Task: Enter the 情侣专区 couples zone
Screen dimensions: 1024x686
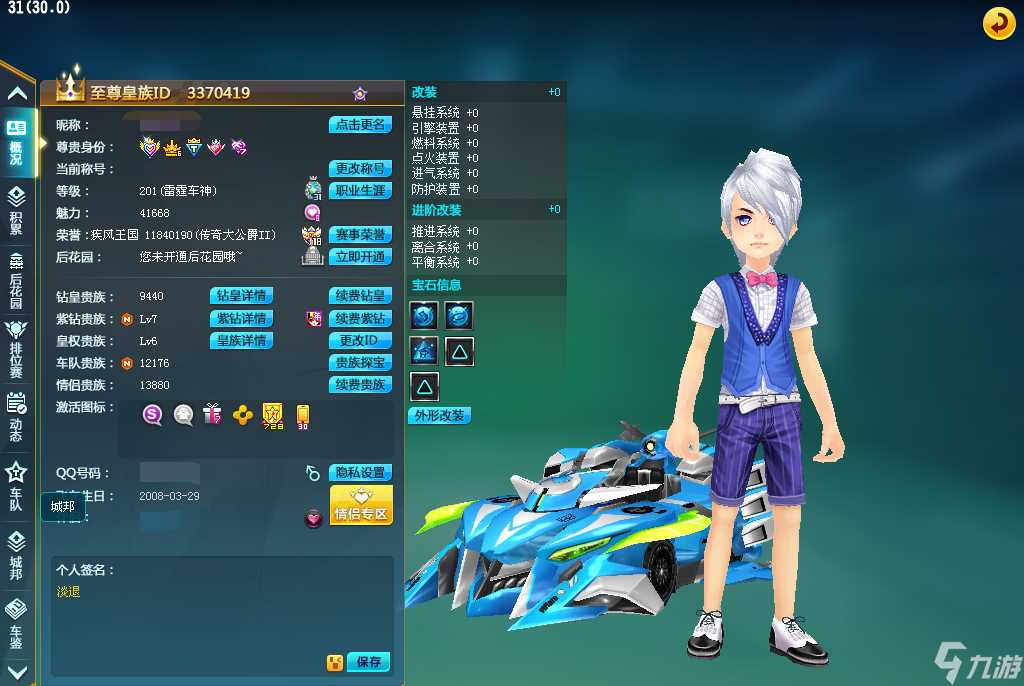Action: tap(361, 506)
